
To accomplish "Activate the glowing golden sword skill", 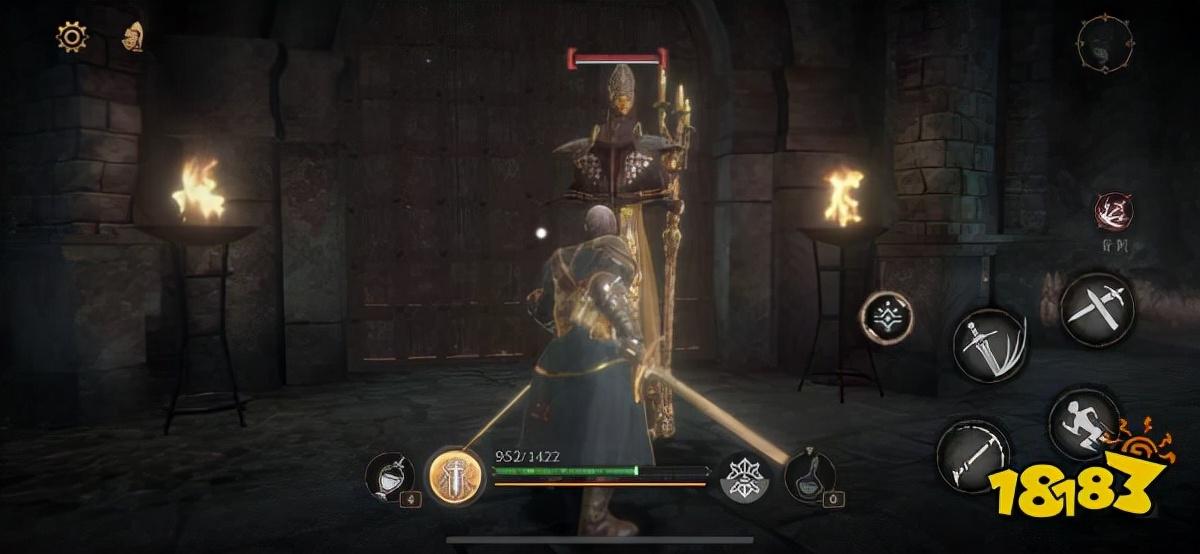I will coord(456,475).
